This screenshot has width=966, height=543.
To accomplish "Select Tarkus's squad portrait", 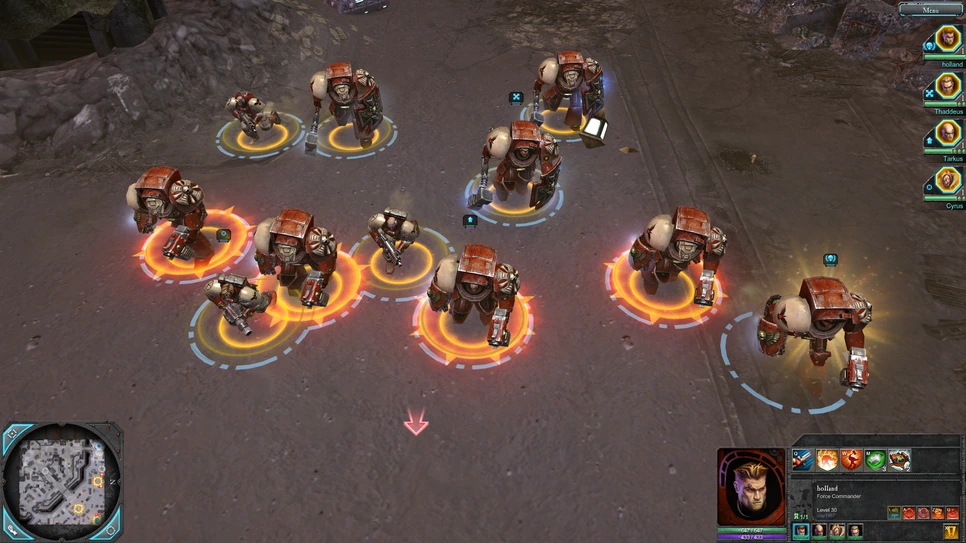I will click(x=946, y=135).
